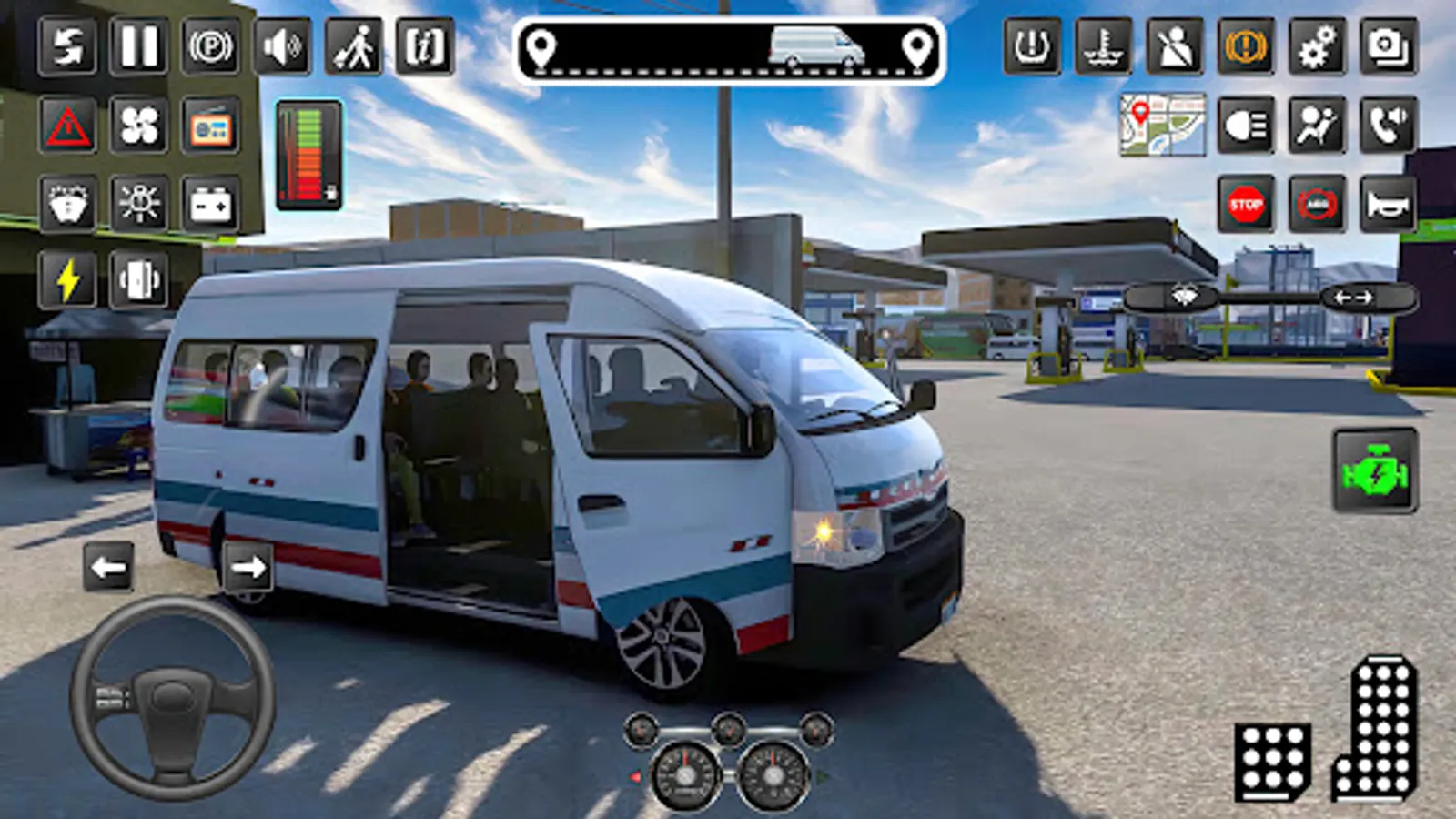Toggle the headlights button
Image resolution: width=1456 pixels, height=819 pixels.
tap(1245, 125)
